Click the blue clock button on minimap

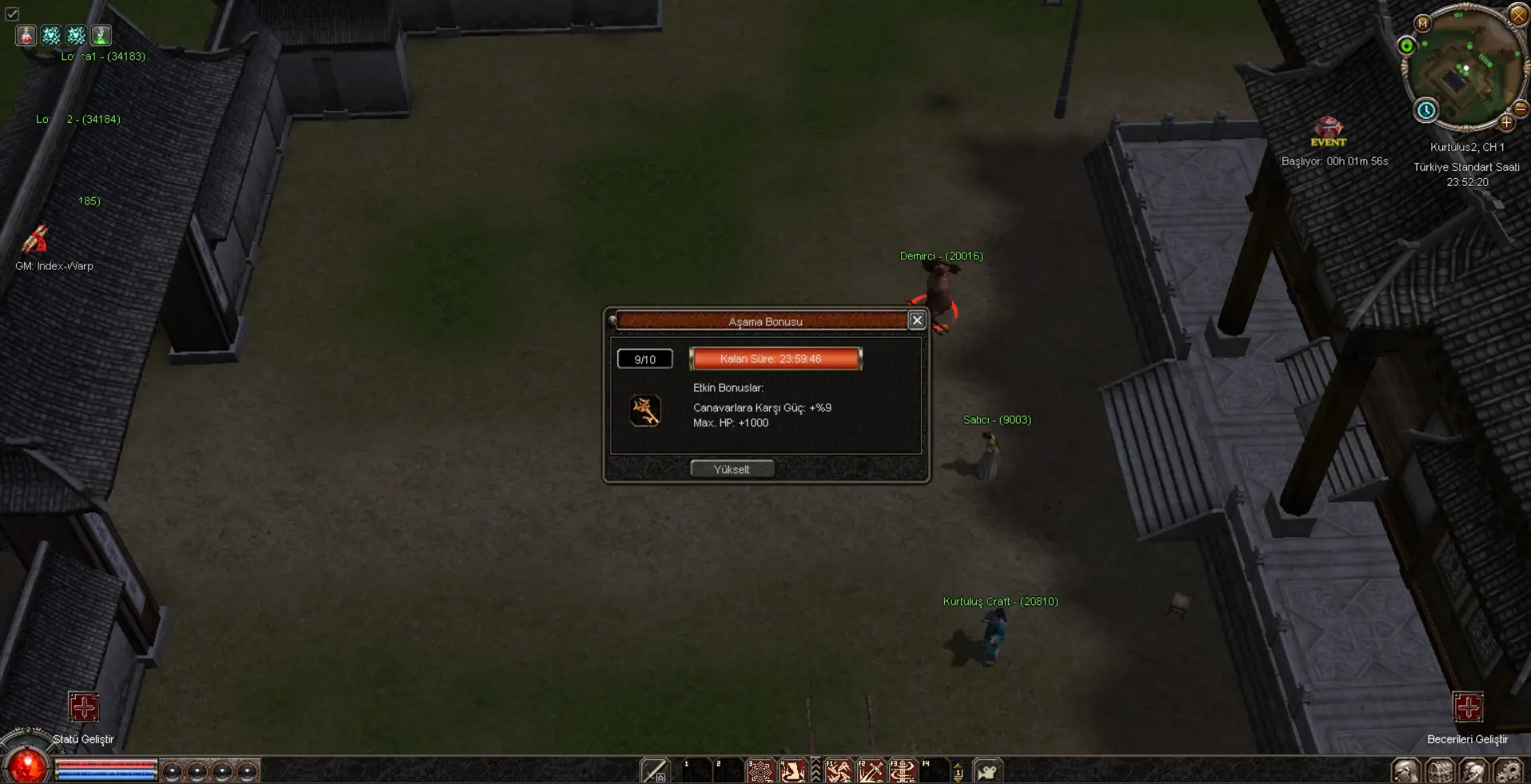[x=1426, y=110]
